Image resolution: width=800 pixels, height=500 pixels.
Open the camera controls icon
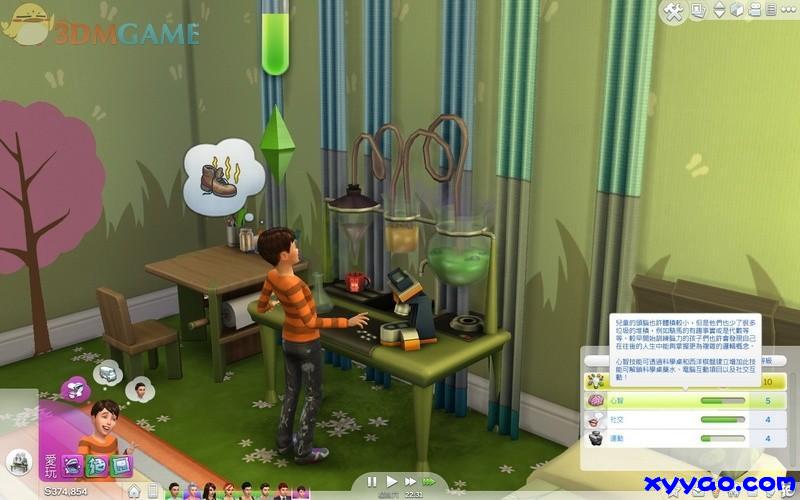[x=757, y=10]
